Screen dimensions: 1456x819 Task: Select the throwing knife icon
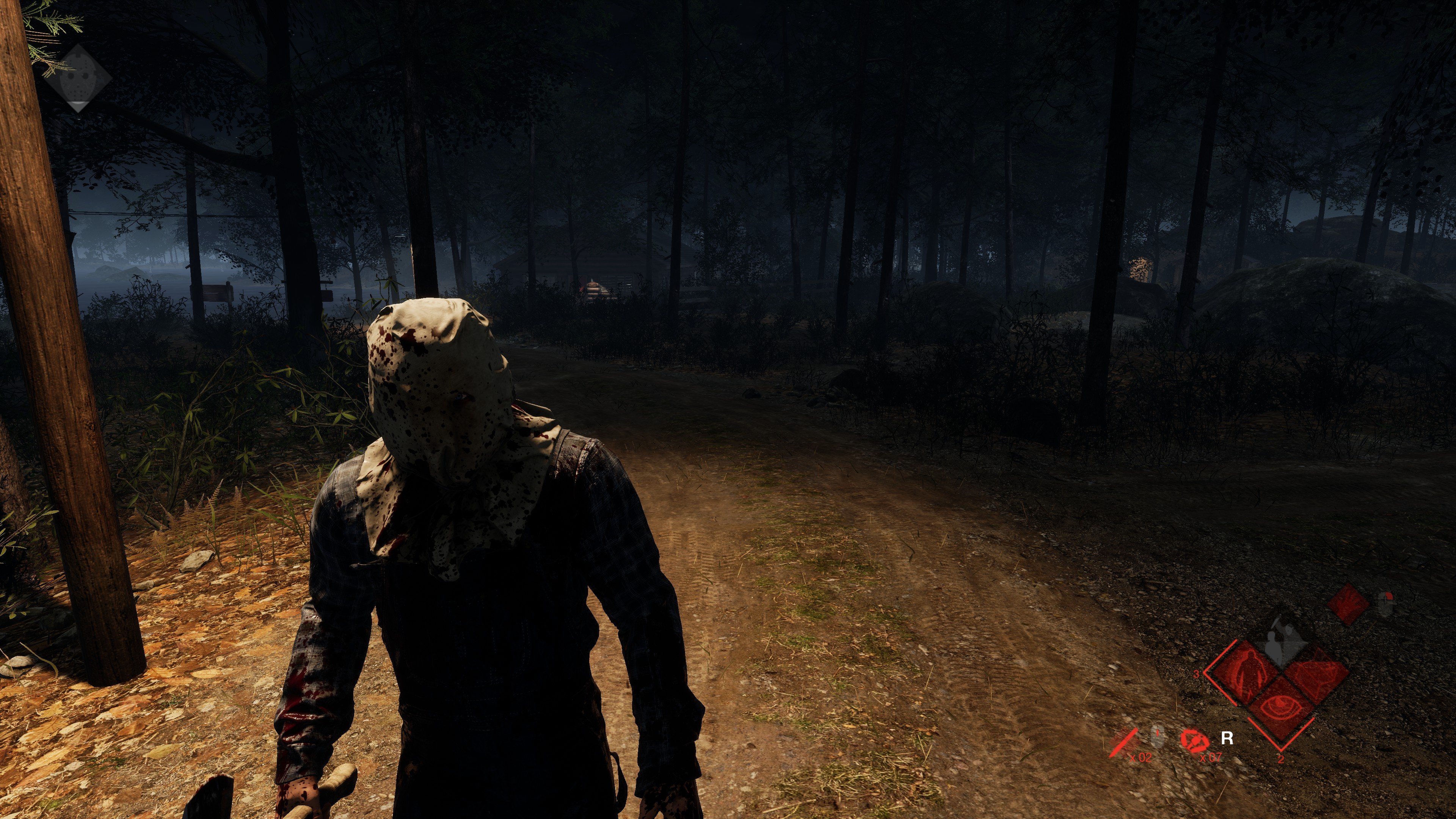click(1123, 741)
